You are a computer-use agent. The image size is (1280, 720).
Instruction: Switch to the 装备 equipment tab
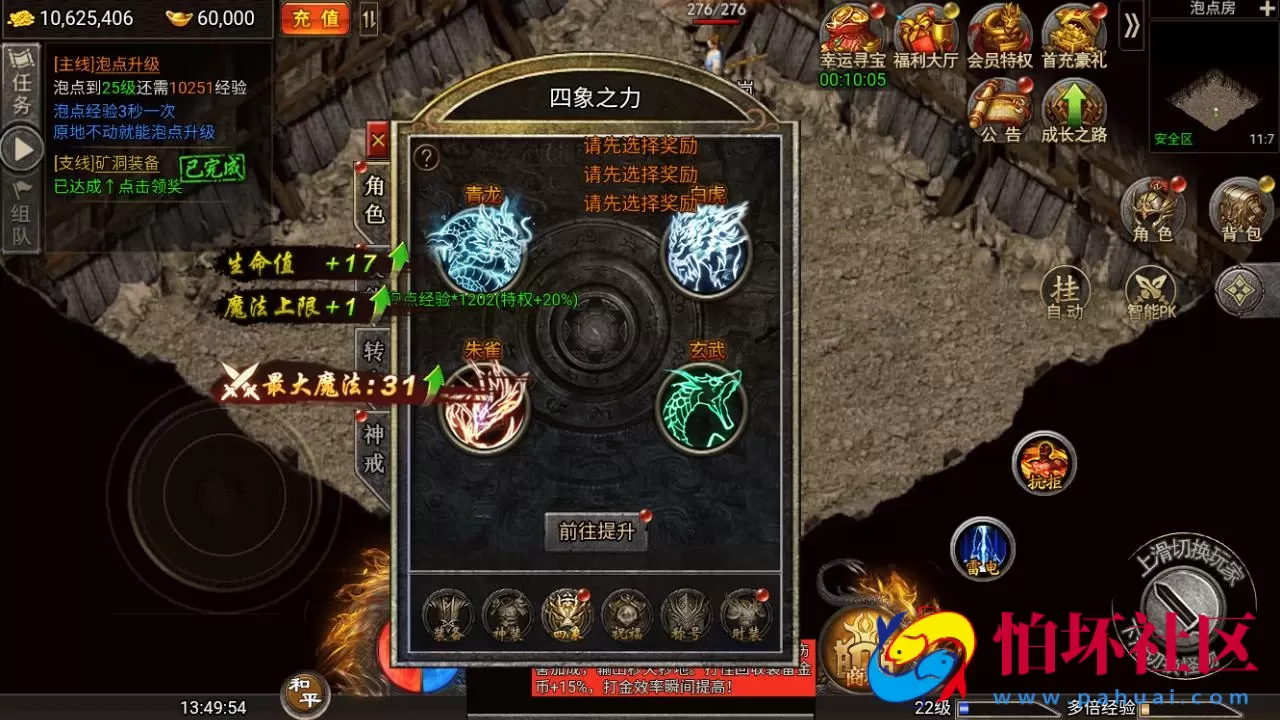click(x=446, y=615)
